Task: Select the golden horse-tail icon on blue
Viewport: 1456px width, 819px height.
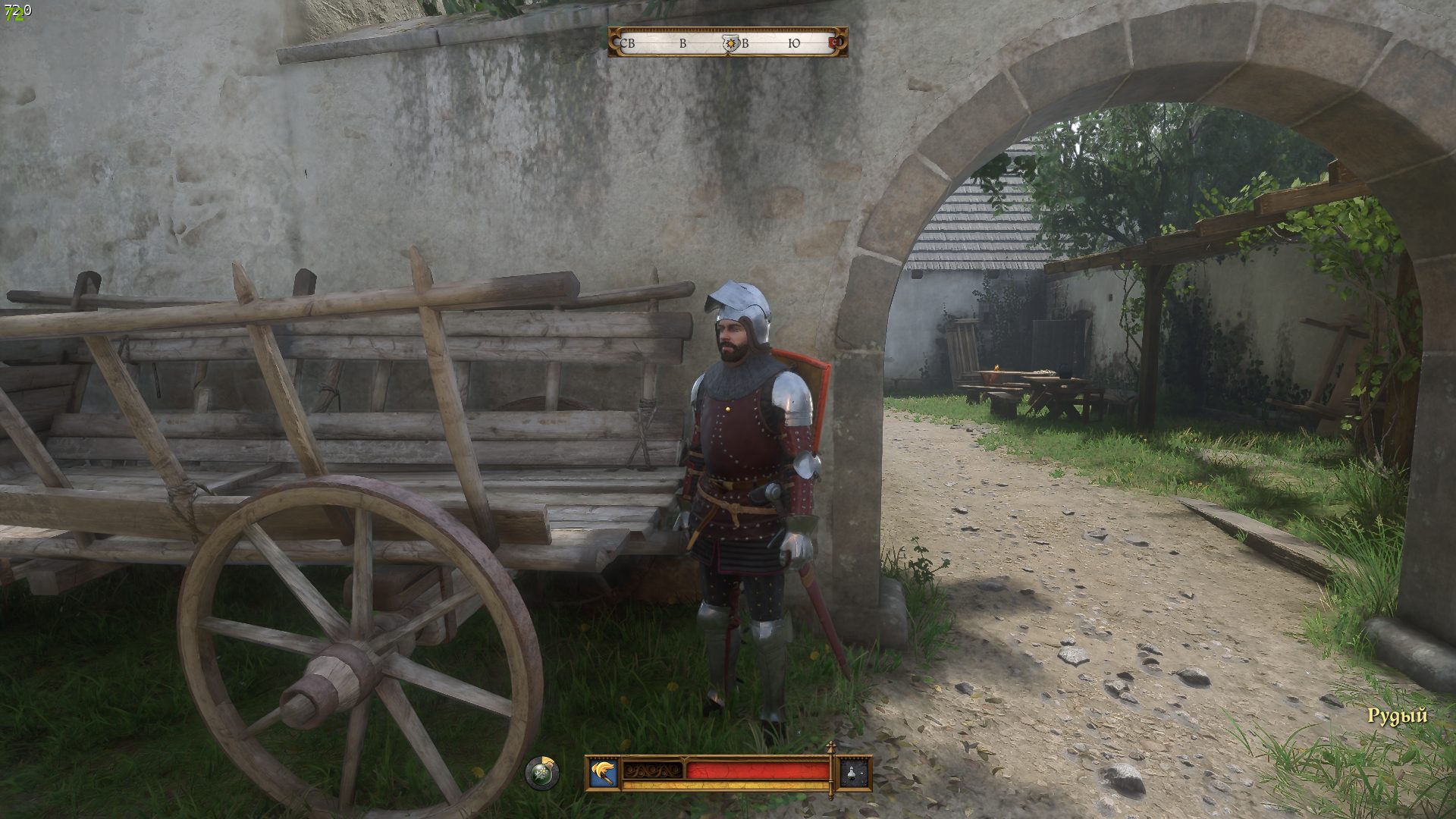Action: point(604,773)
